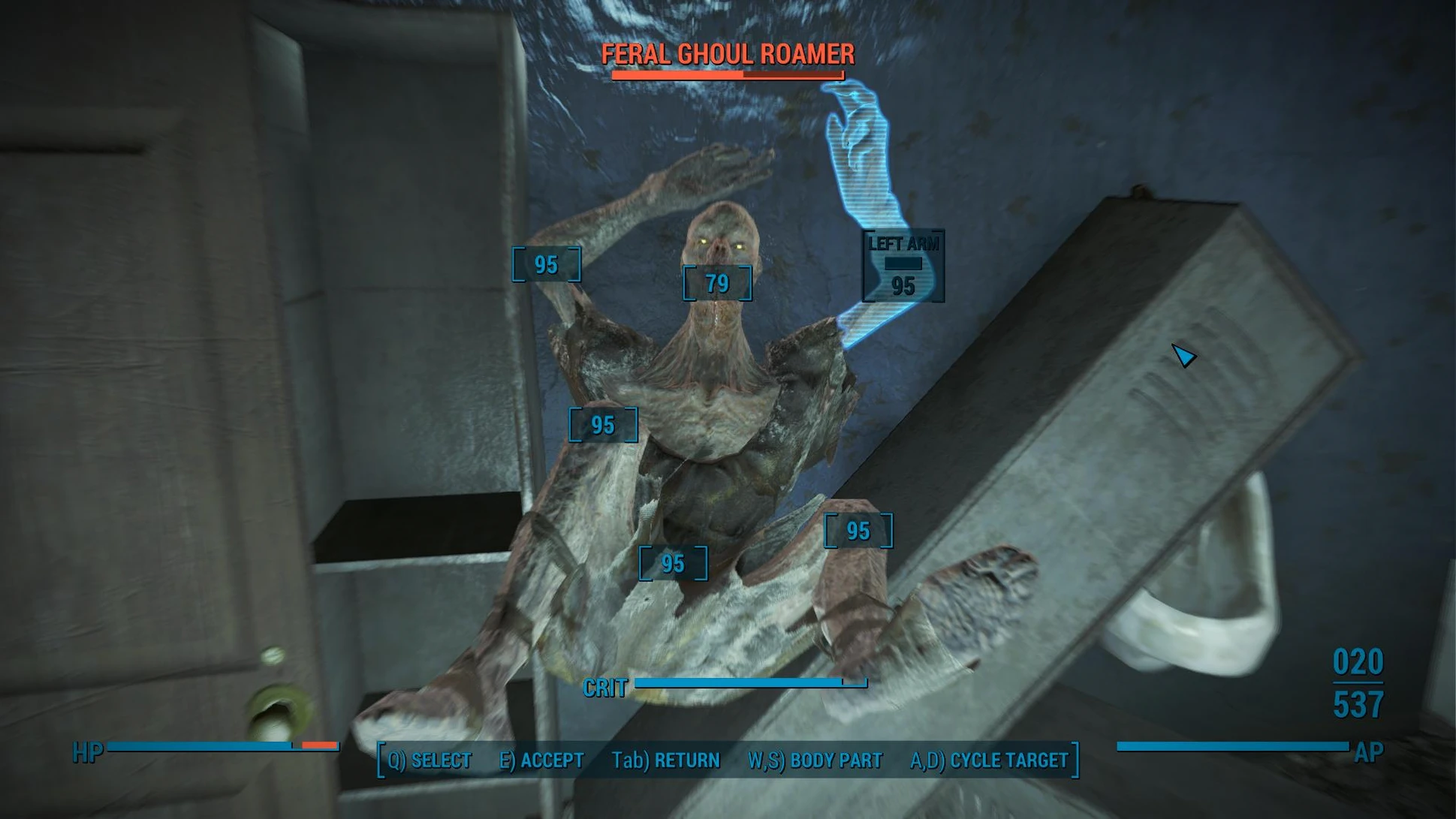The image size is (1456, 819).
Task: Target the torso 95 hit-chance box
Action: click(x=603, y=425)
